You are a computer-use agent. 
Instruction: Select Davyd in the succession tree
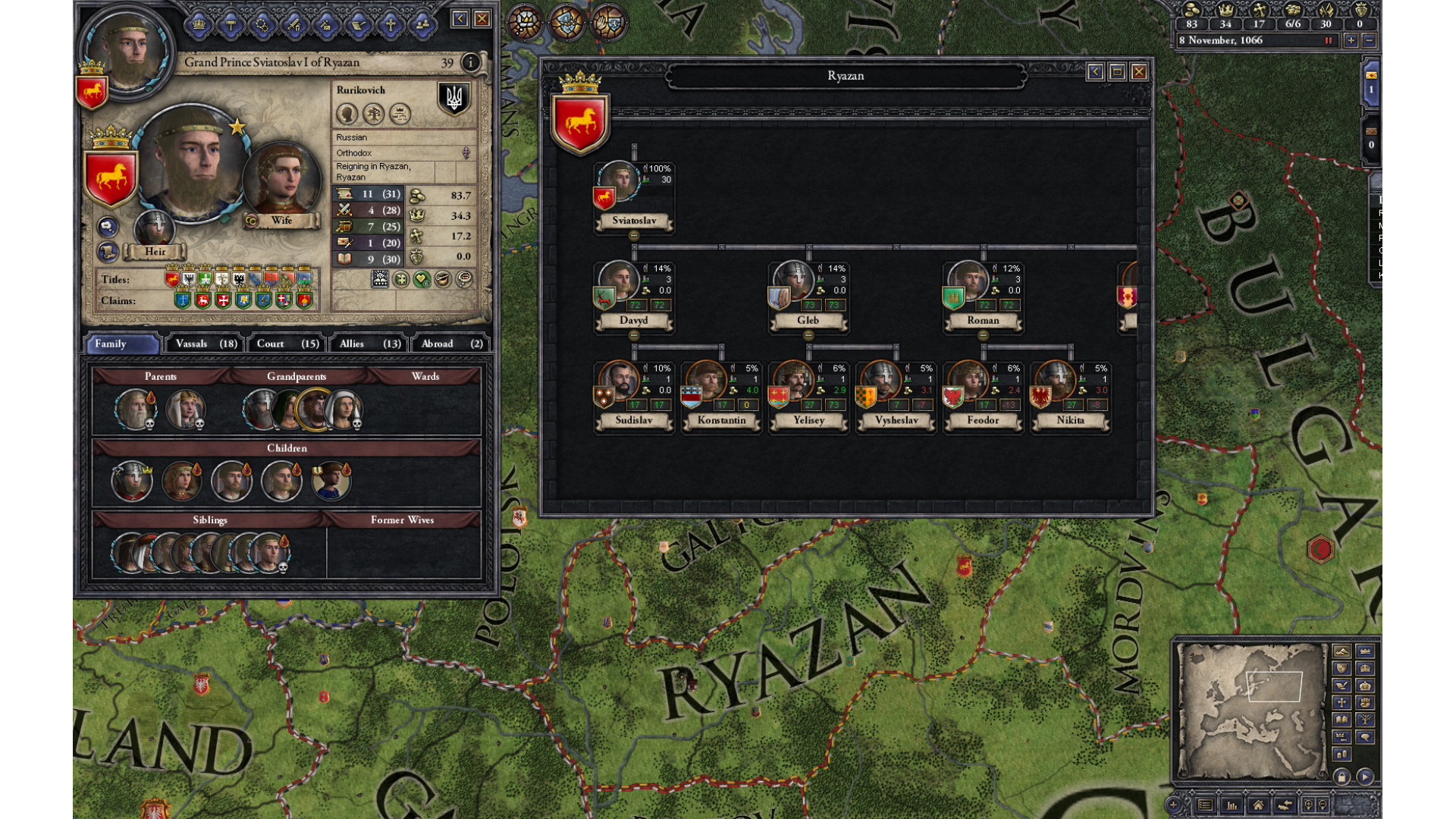(619, 282)
